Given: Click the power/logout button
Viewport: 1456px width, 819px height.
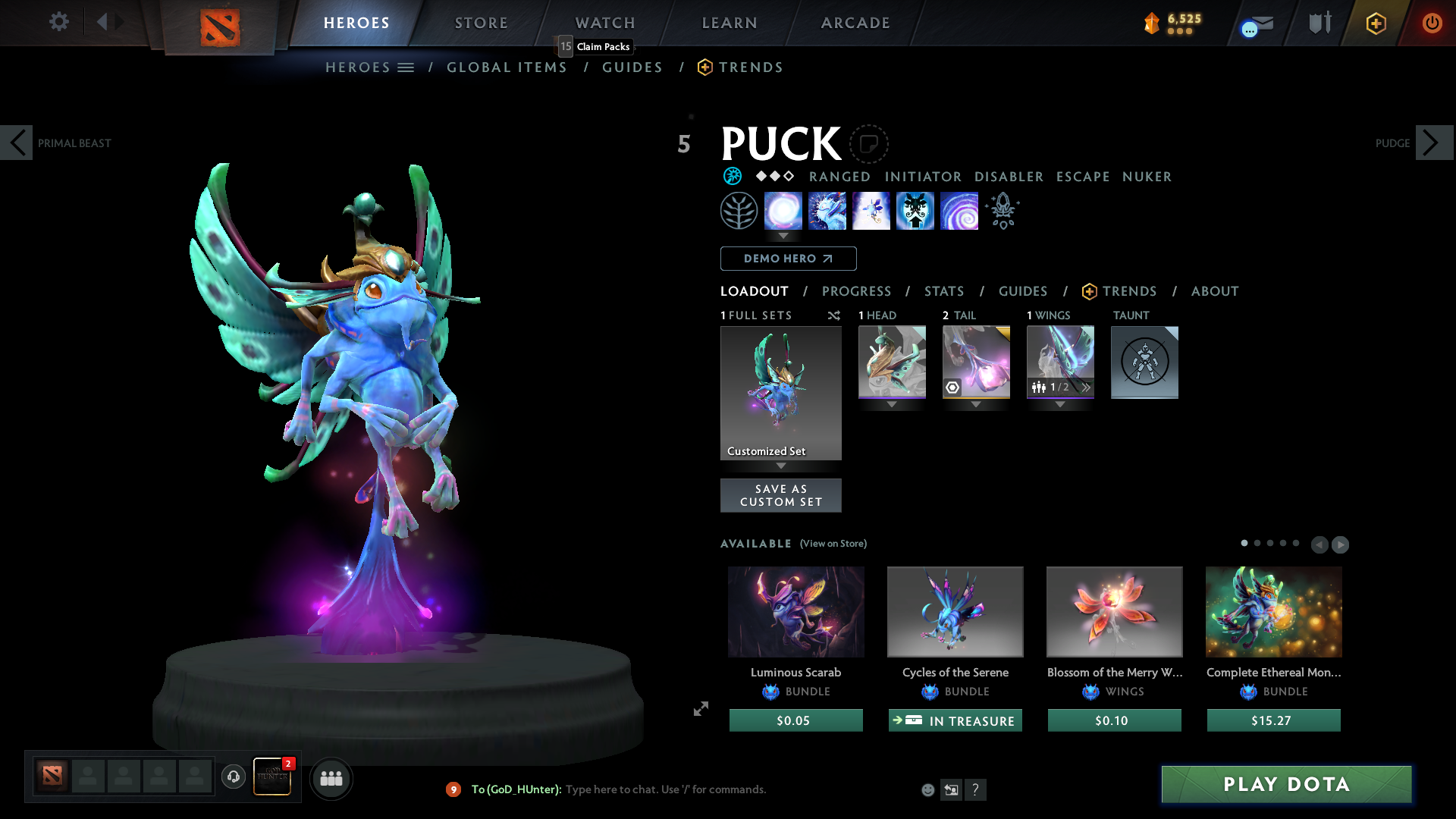Looking at the screenshot, I should pos(1432,23).
